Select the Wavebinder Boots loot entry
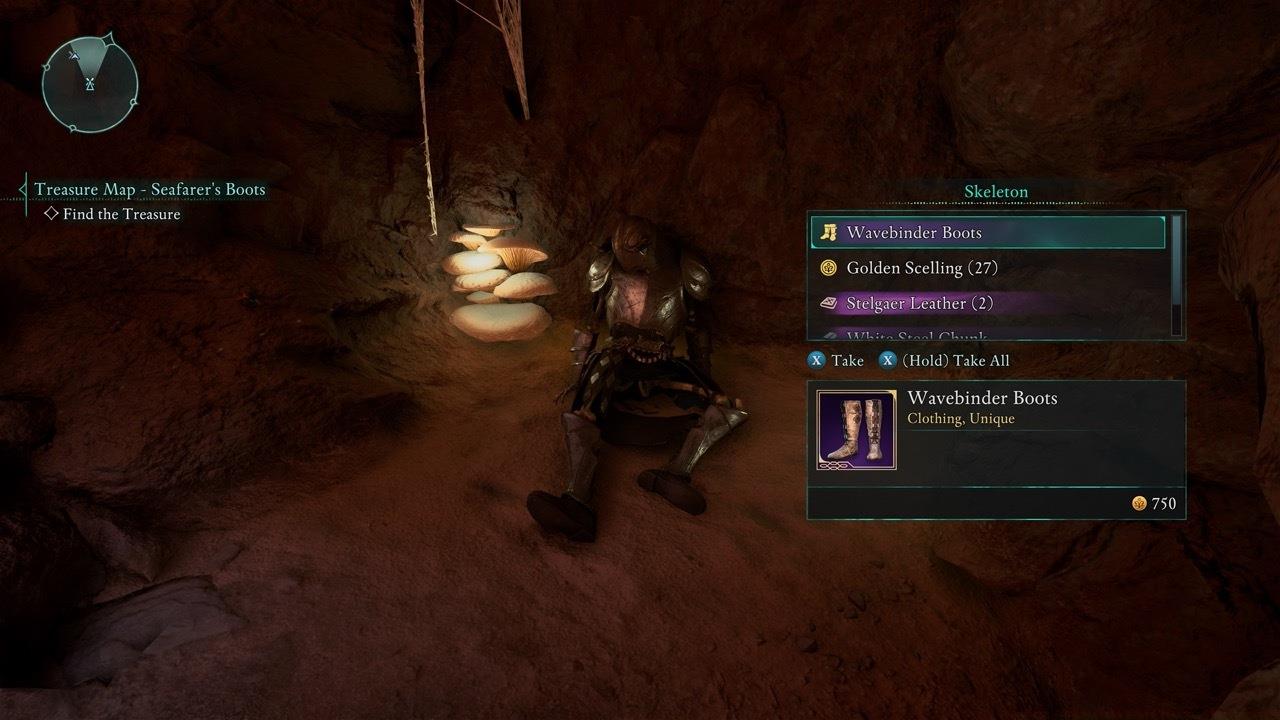 coord(988,232)
